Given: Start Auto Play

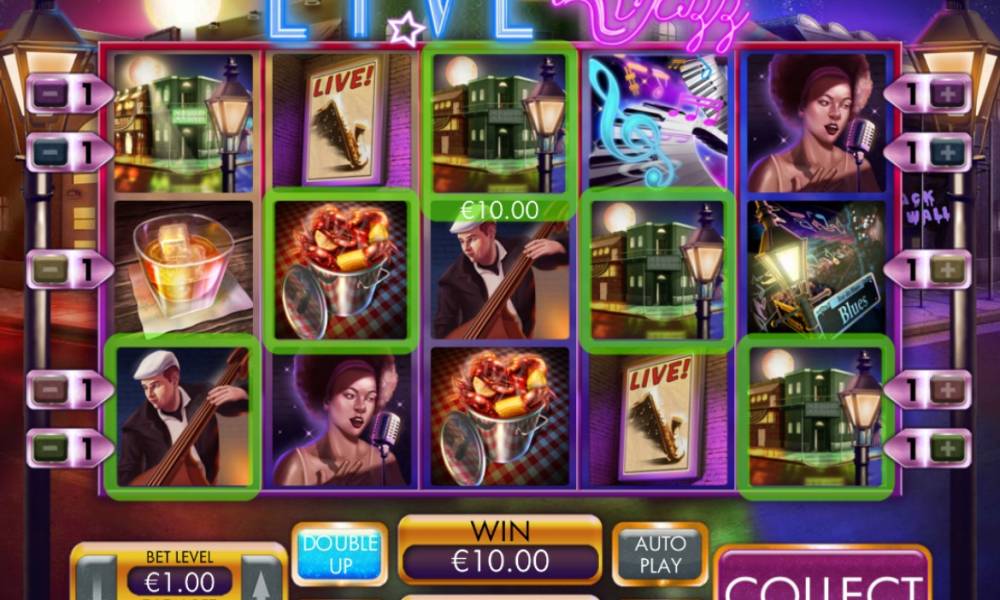Looking at the screenshot, I should tap(660, 553).
